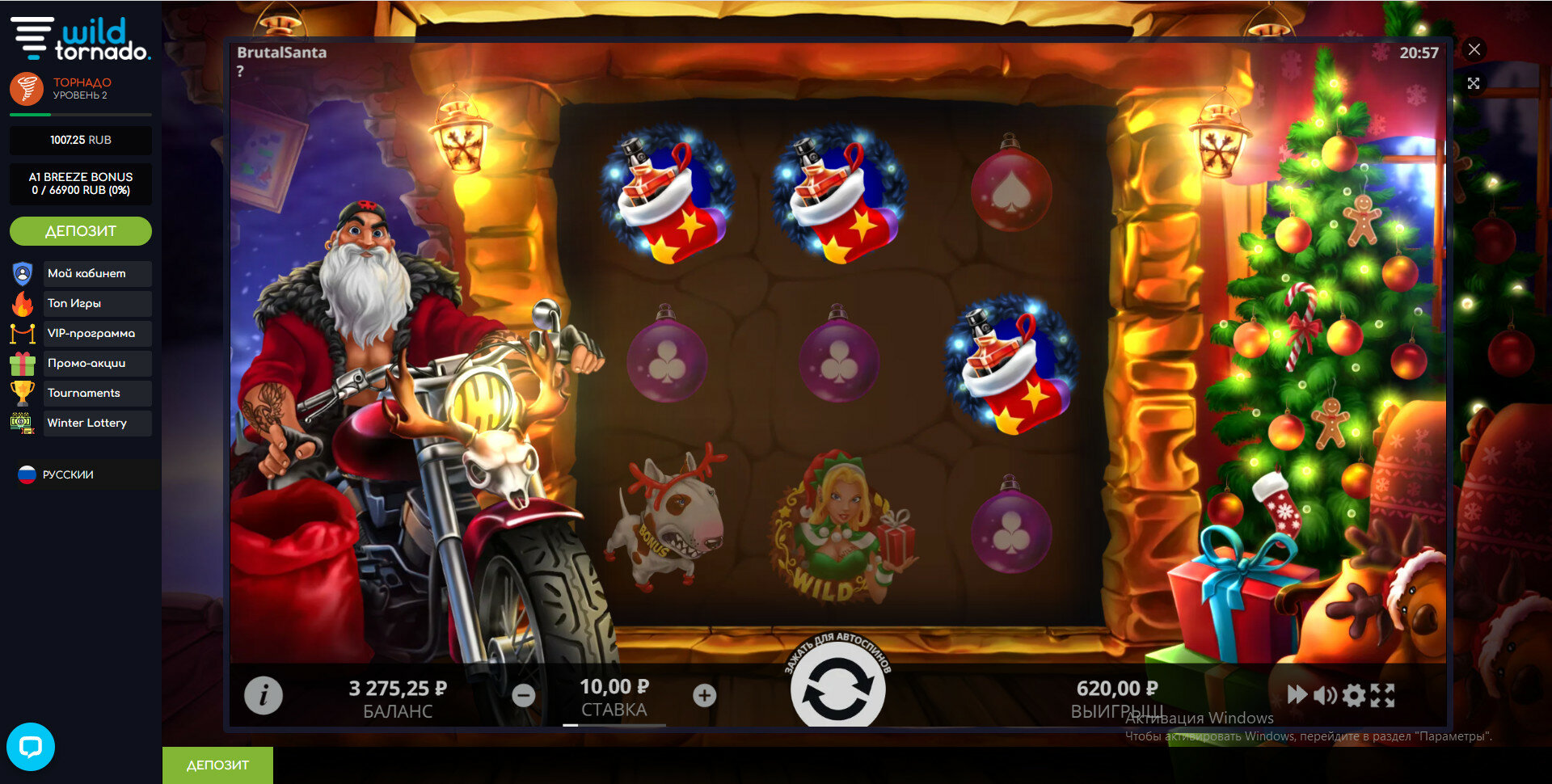Open the game settings gear icon
Viewport: 1552px width, 784px height.
pos(1354,695)
